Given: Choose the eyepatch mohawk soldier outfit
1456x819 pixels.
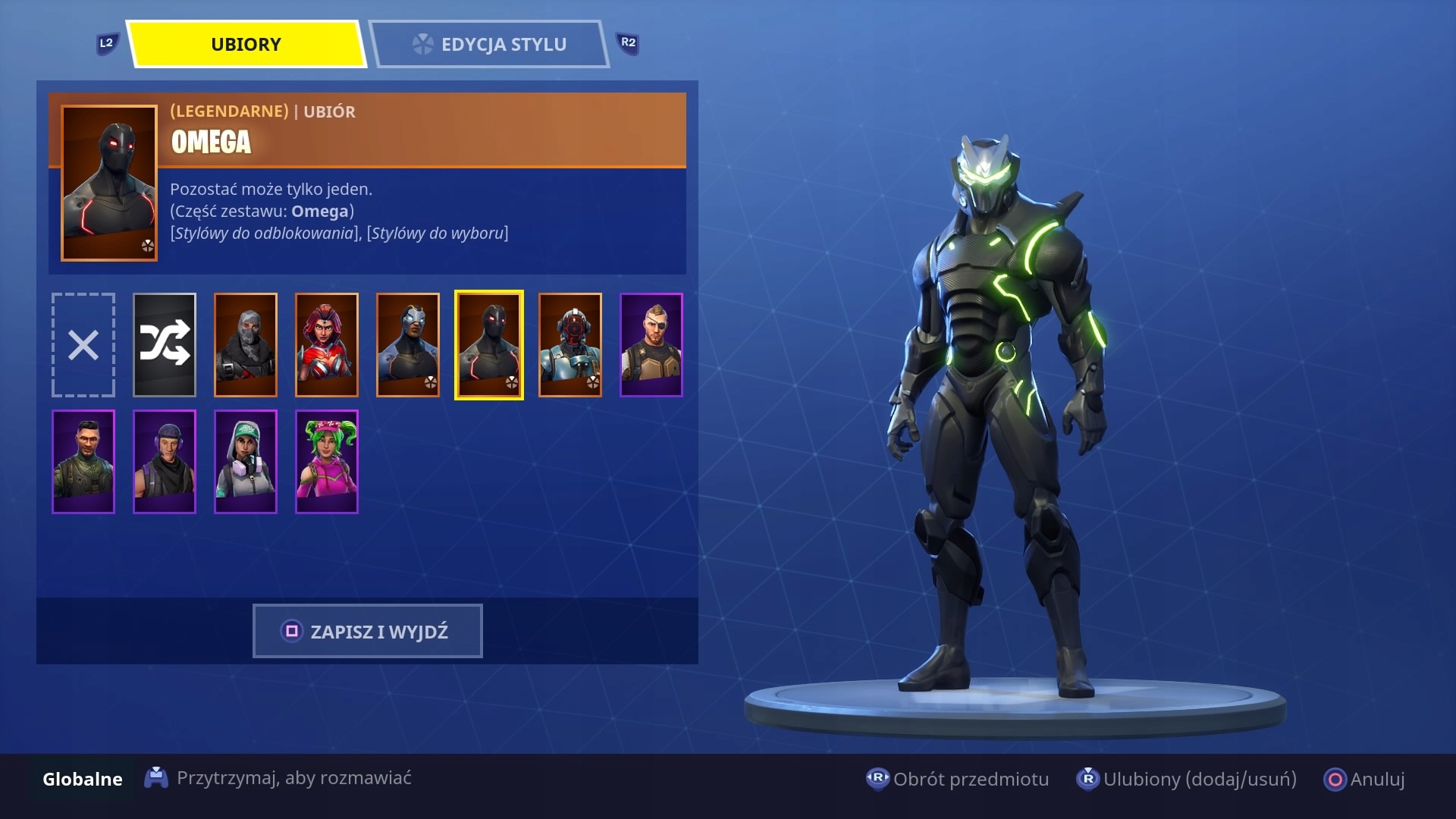Looking at the screenshot, I should tap(651, 345).
